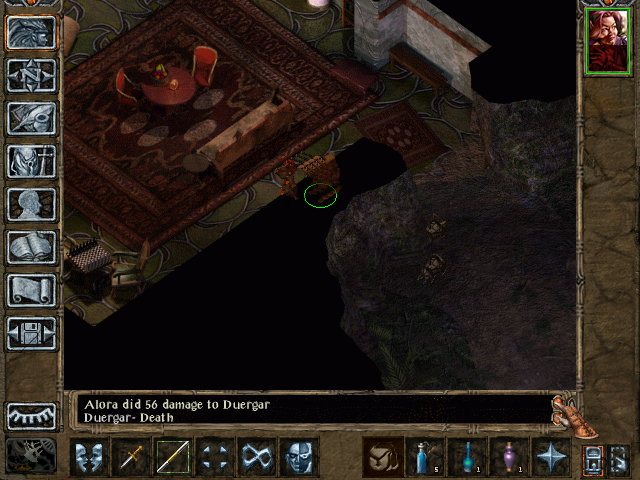Screen dimensions: 640x480
Task: Select the staff weapon slot
Action: coord(173,457)
